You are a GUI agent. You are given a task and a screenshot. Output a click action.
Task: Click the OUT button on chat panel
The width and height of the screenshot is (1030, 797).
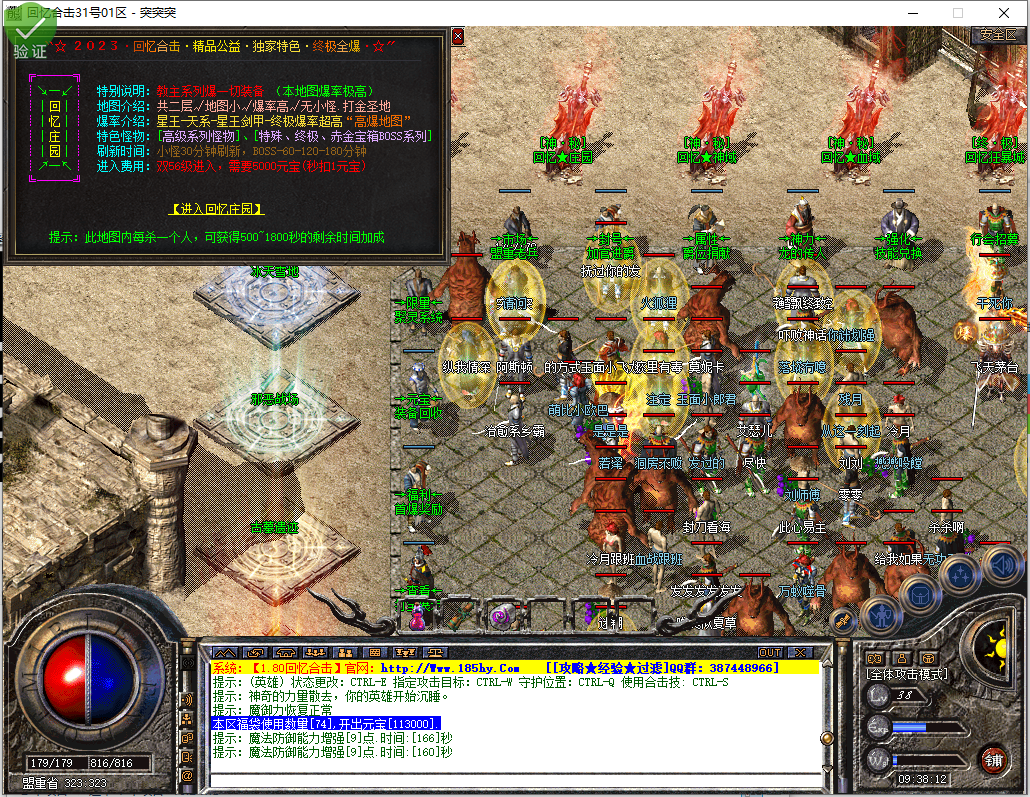tap(769, 652)
